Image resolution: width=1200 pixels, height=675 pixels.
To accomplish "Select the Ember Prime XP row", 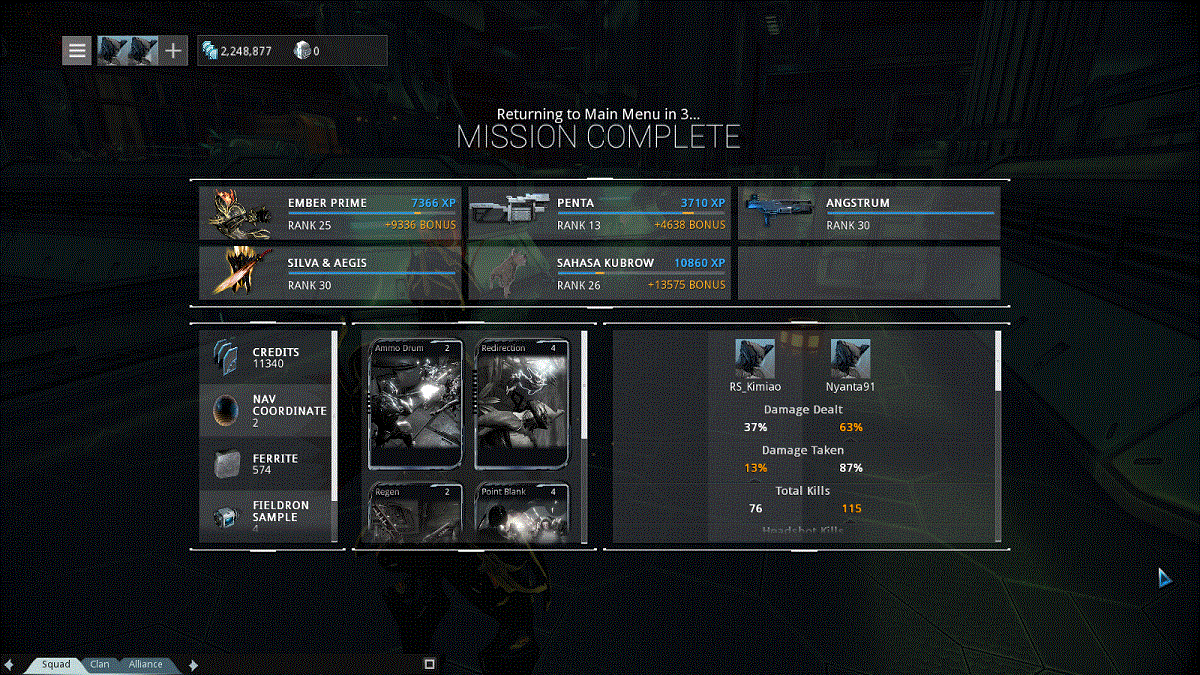I will (x=329, y=213).
